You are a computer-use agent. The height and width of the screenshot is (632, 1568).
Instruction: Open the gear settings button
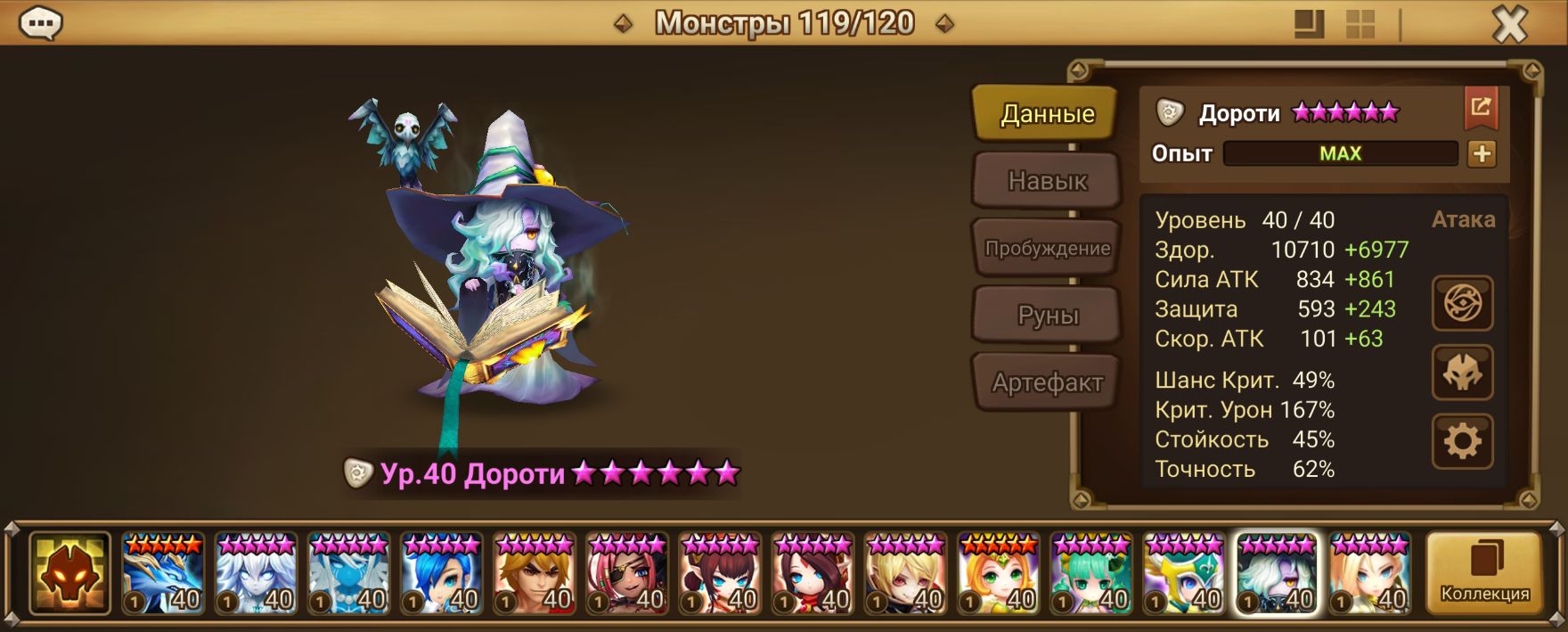pos(1462,440)
